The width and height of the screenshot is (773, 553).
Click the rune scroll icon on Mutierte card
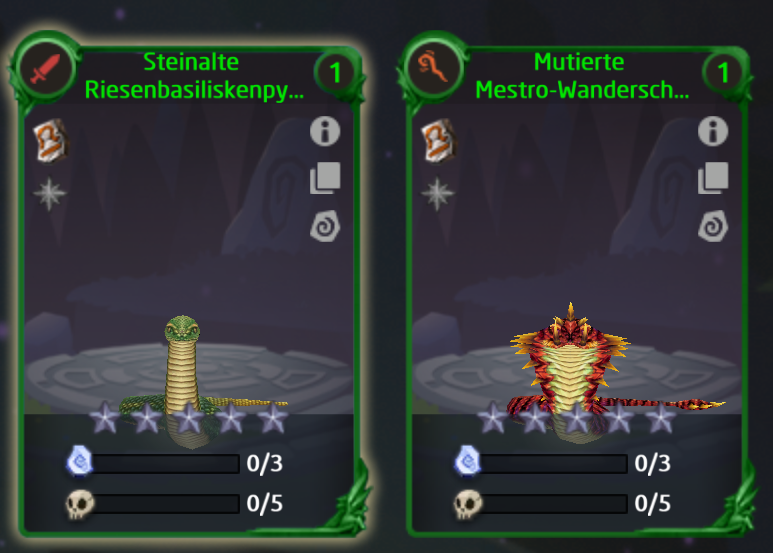[x=437, y=139]
